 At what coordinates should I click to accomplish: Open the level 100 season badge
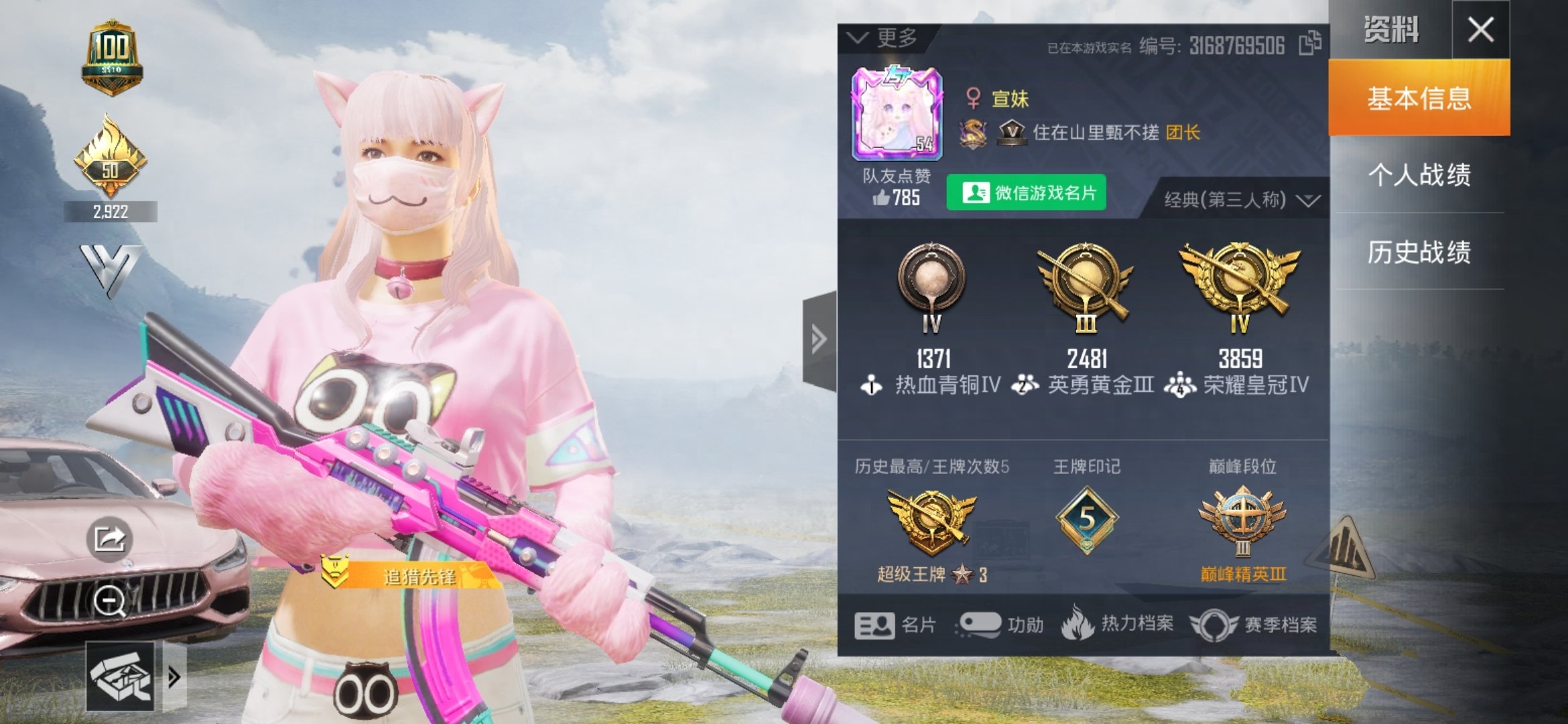(x=111, y=57)
